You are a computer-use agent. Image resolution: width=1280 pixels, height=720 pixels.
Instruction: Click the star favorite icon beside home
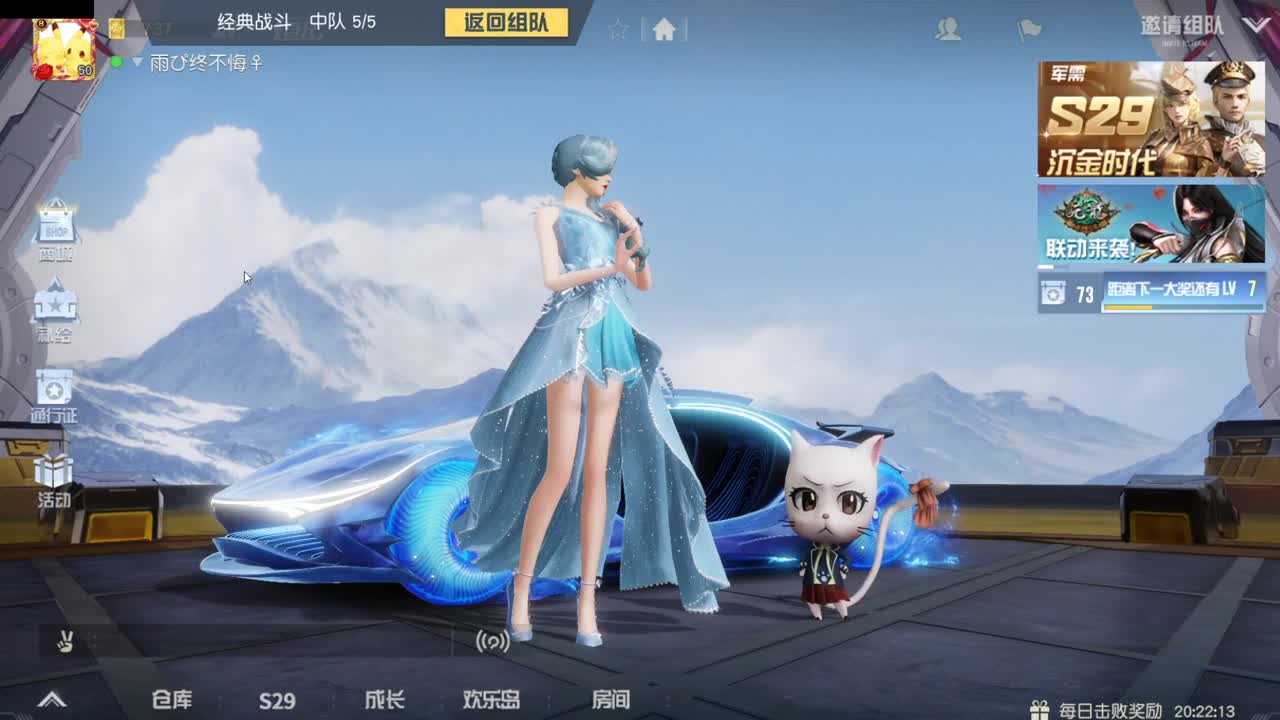pos(618,28)
